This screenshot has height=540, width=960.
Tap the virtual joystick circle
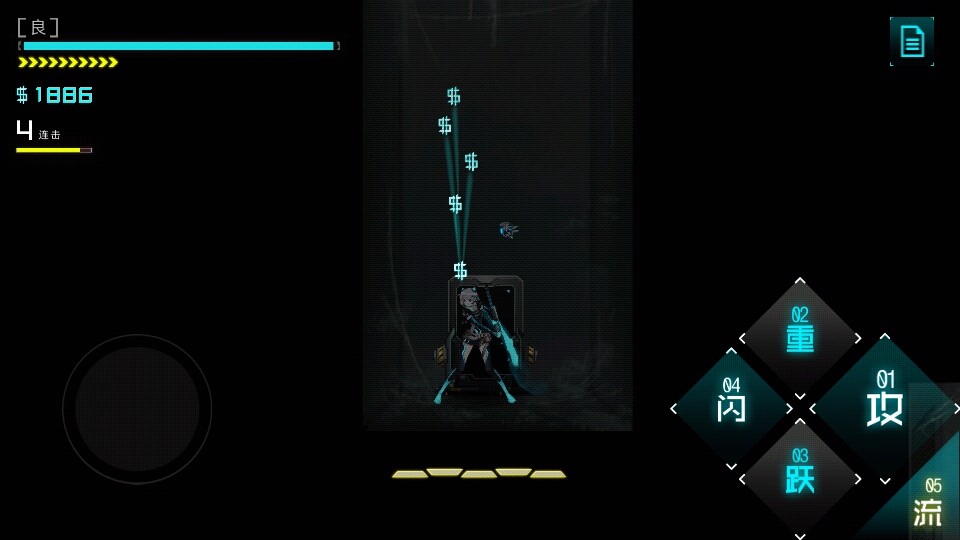137,409
